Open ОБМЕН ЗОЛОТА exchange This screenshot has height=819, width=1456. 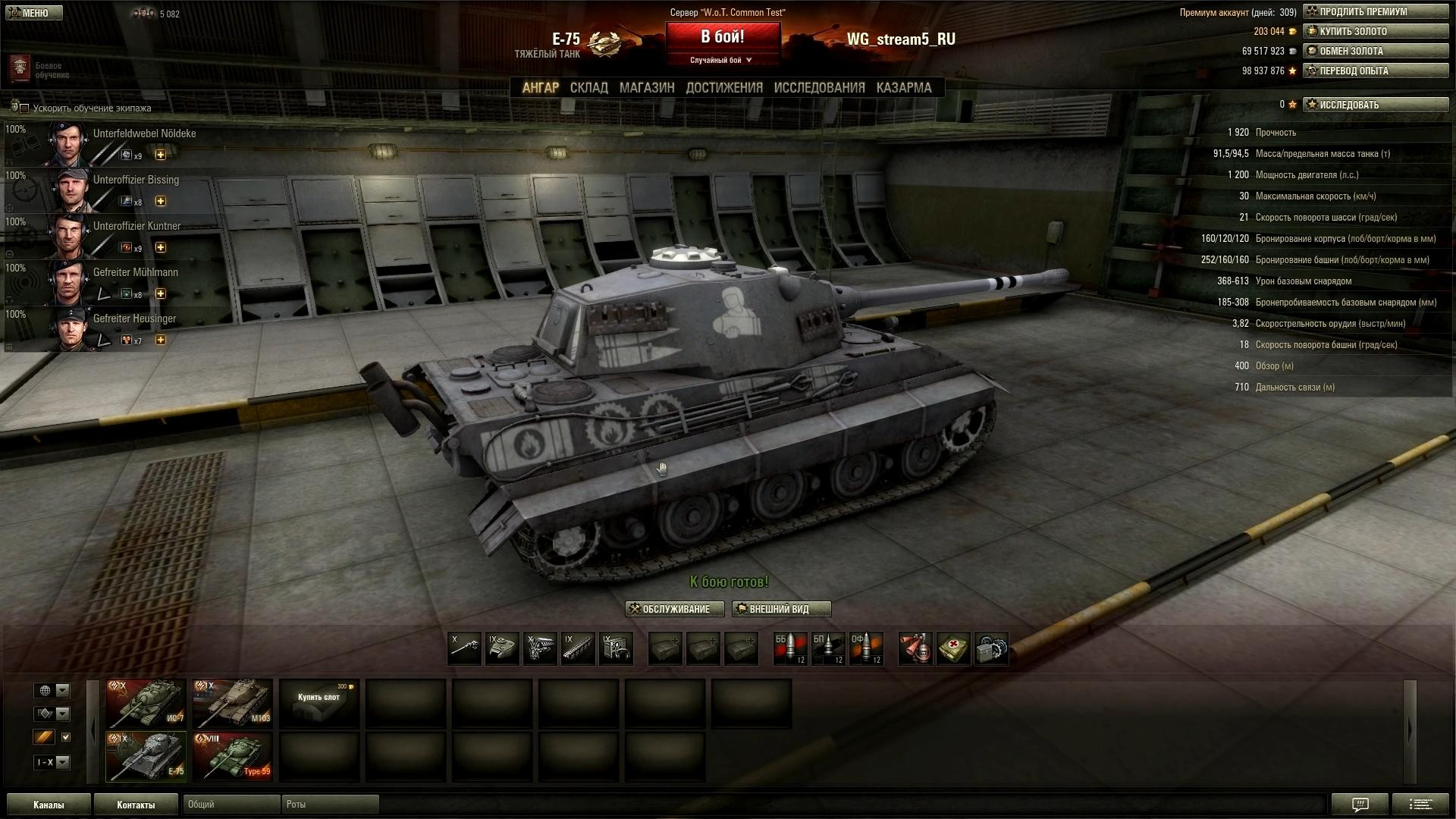pos(1375,52)
